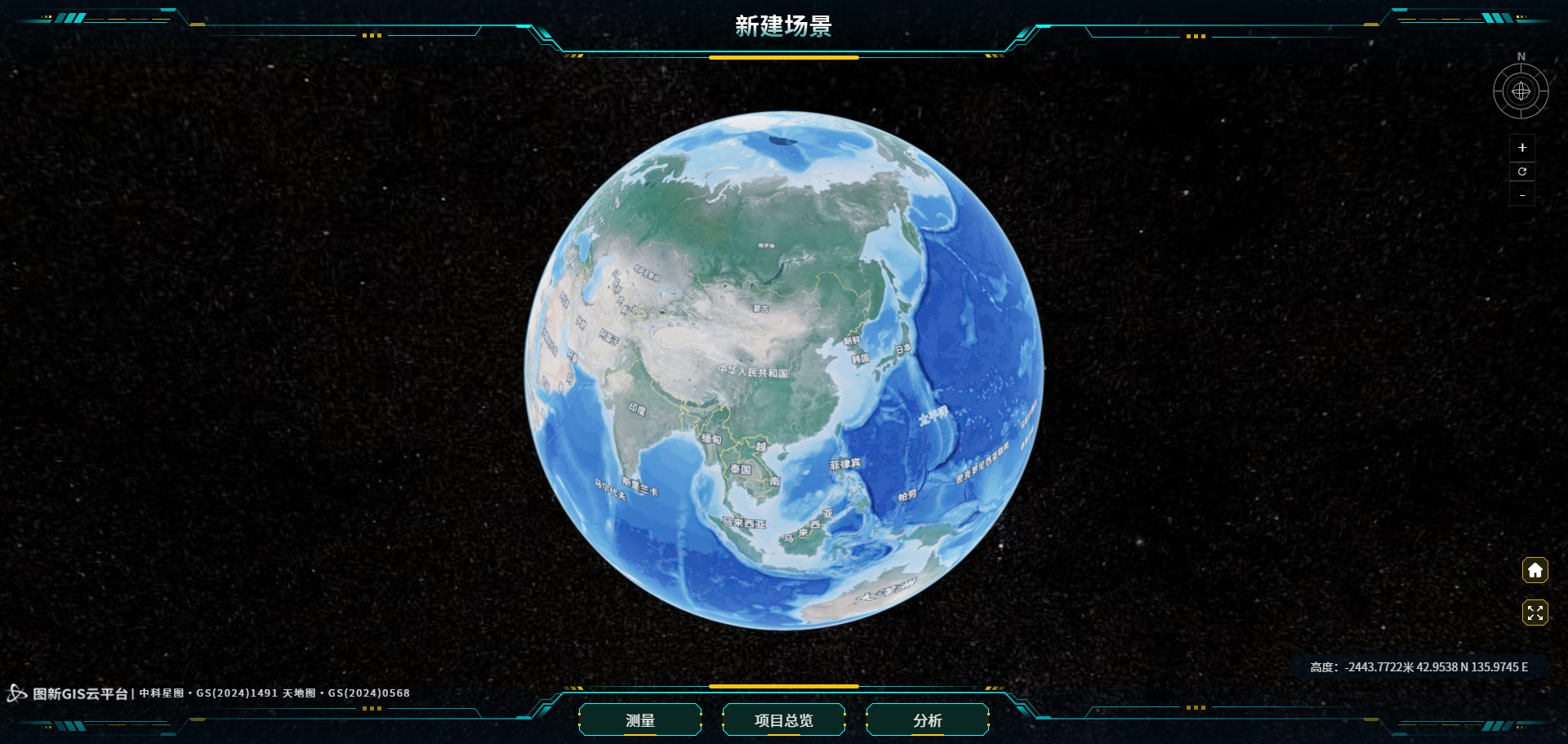This screenshot has height=744, width=1568.
Task: Zoom in using the plus control
Action: [1521, 148]
